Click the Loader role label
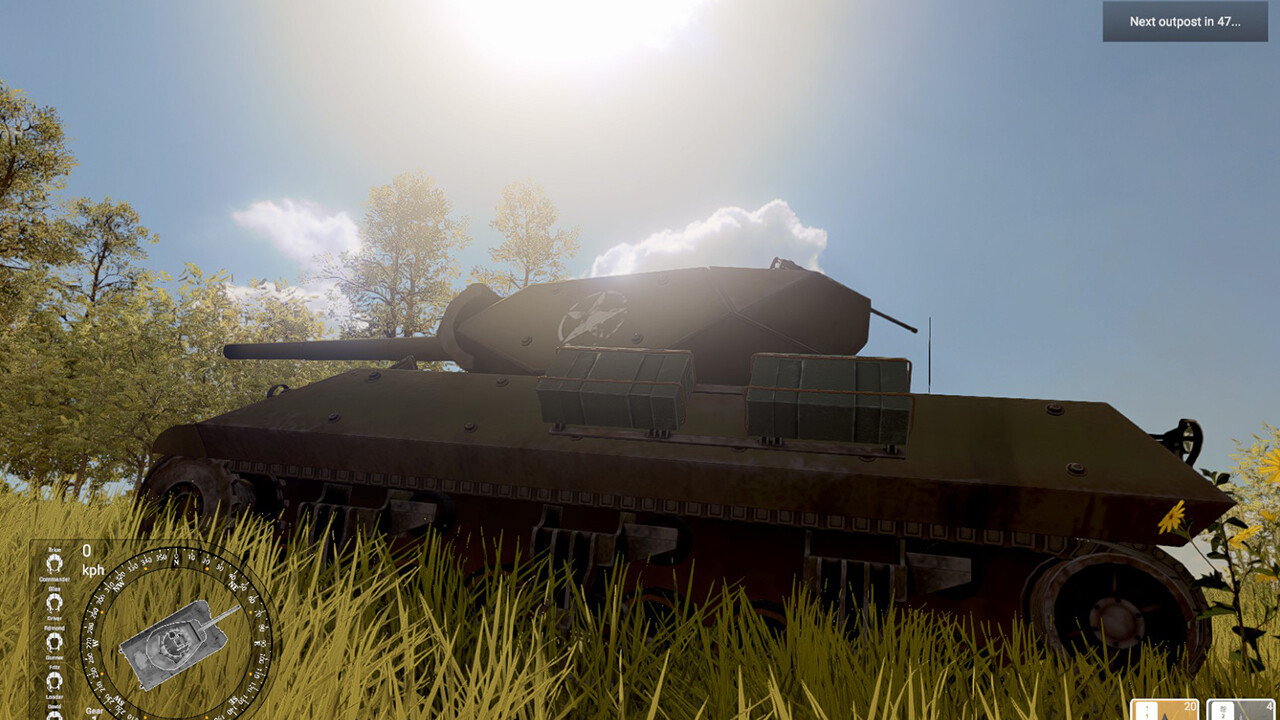Viewport: 1280px width, 720px height. 54,697
